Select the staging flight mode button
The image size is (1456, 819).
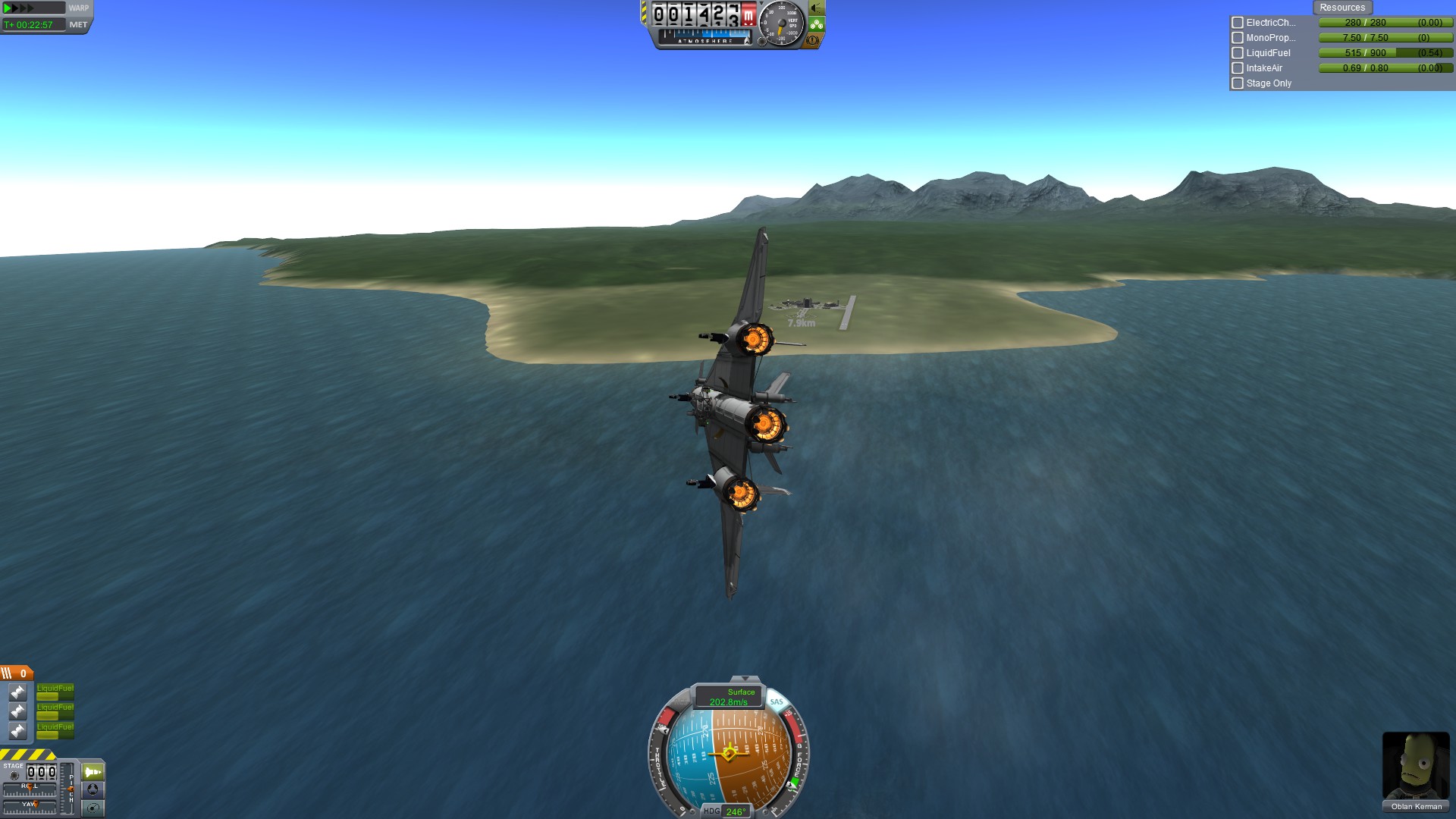point(93,772)
